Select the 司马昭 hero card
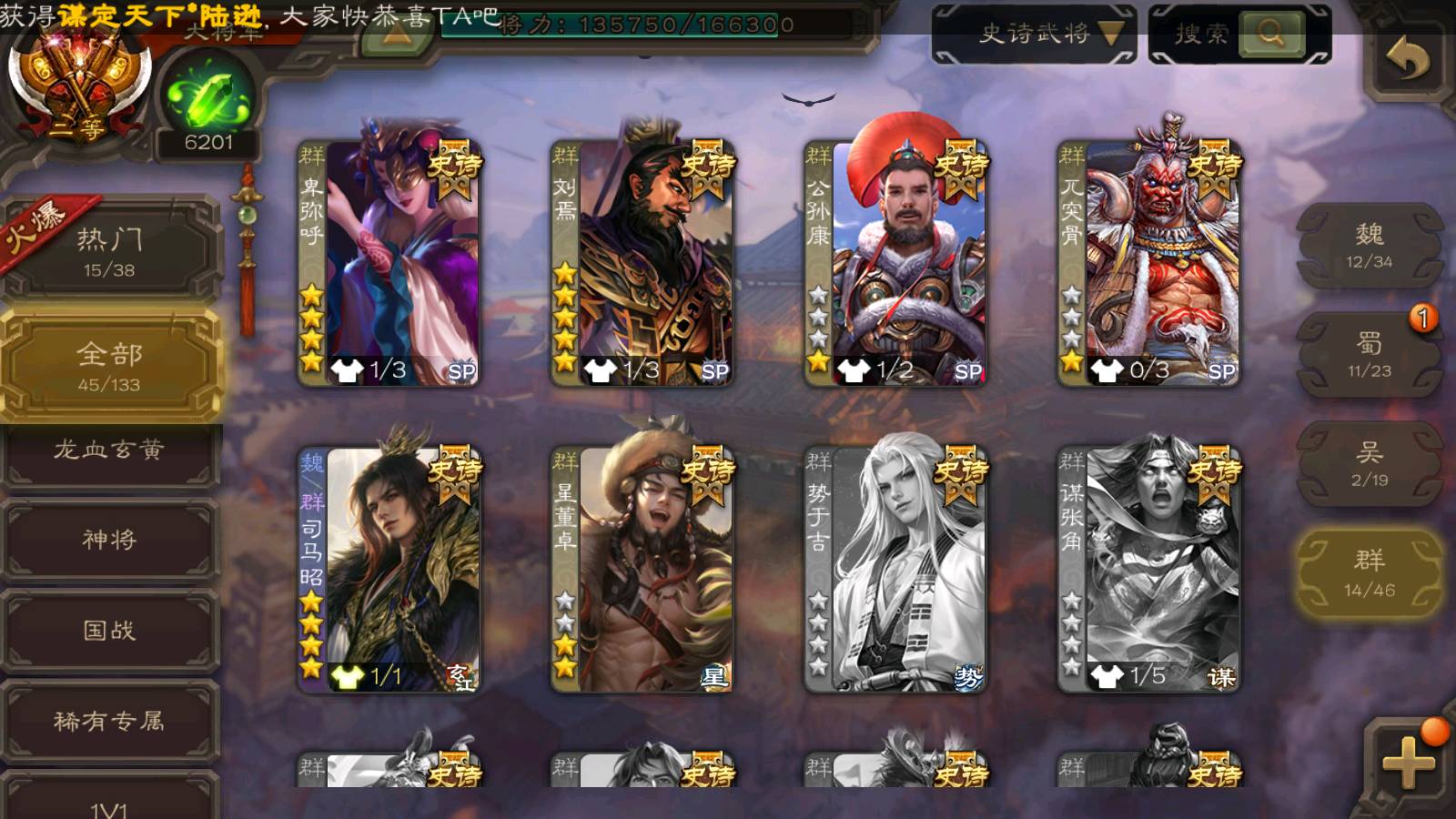The image size is (1456, 819). 389,569
